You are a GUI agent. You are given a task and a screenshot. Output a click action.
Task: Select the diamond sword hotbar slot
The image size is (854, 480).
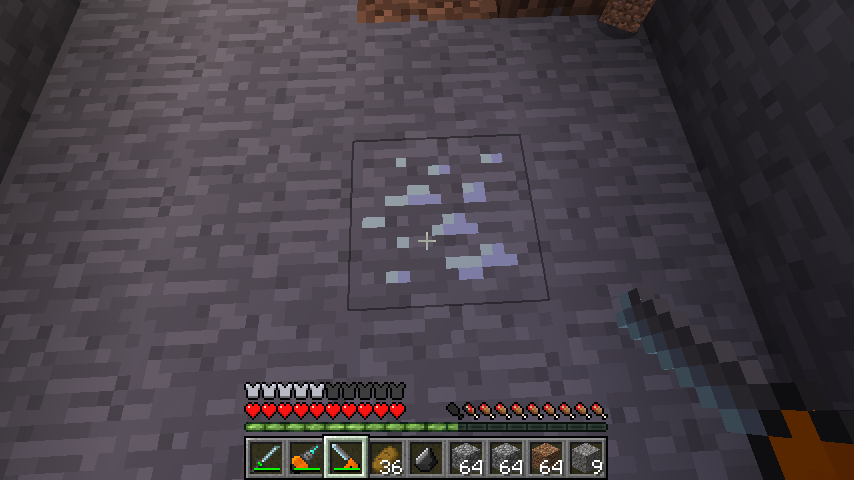coord(266,458)
